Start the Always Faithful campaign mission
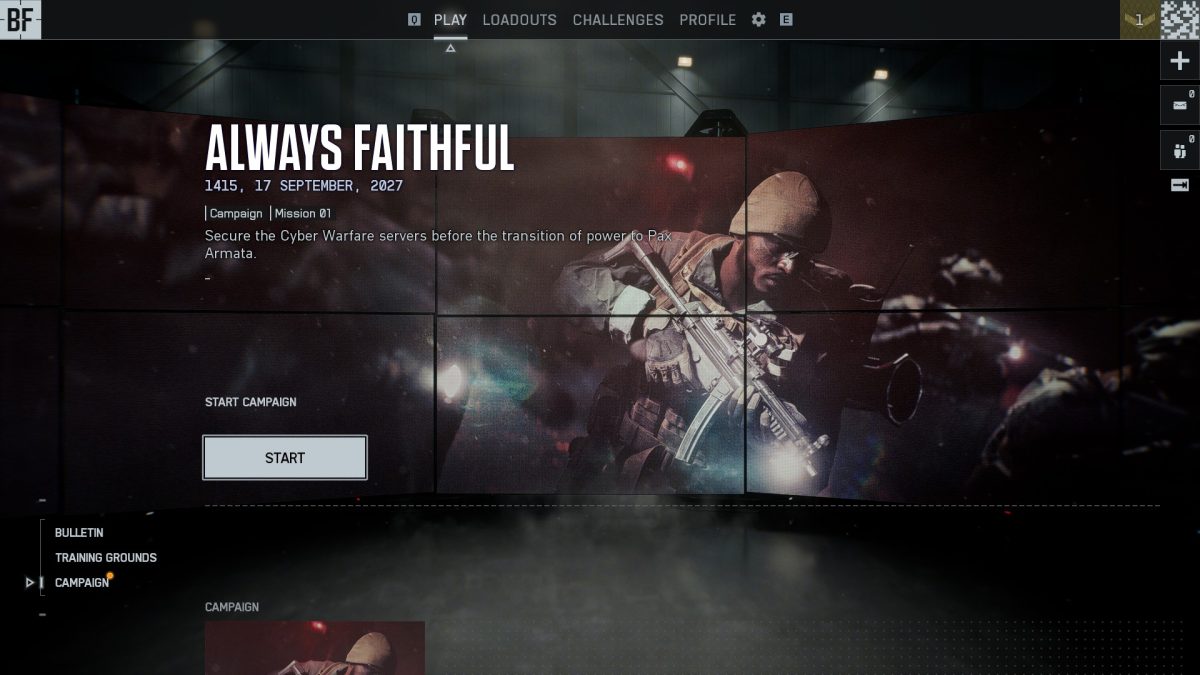 coord(285,458)
